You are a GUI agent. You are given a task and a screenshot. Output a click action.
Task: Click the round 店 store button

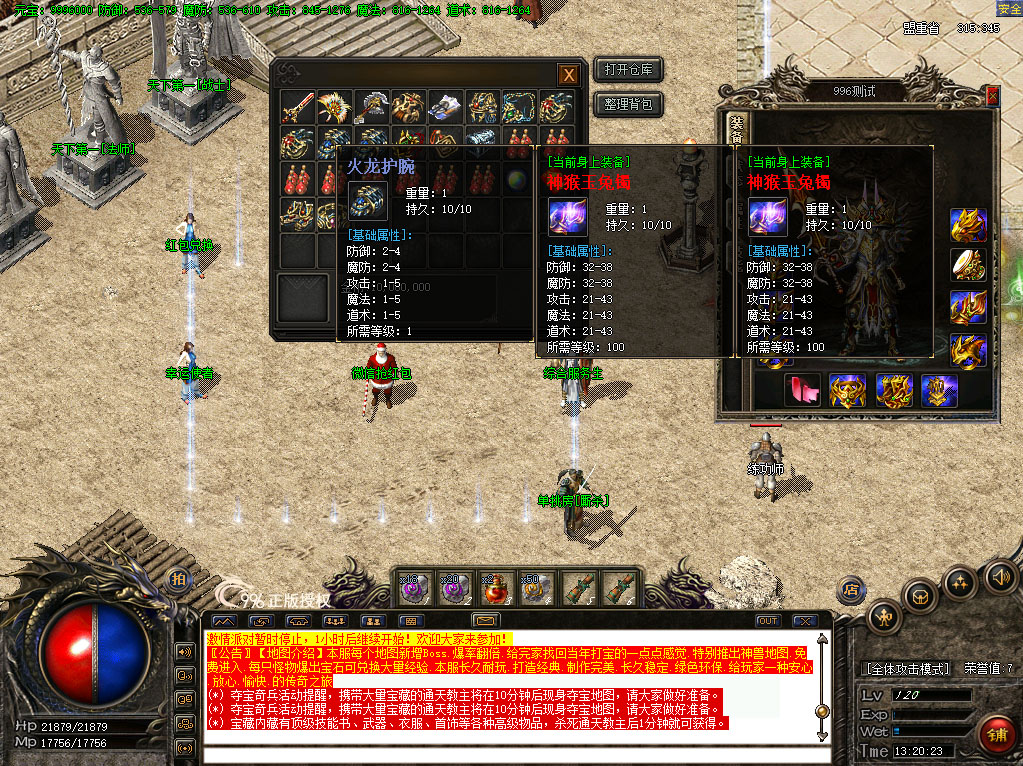851,588
